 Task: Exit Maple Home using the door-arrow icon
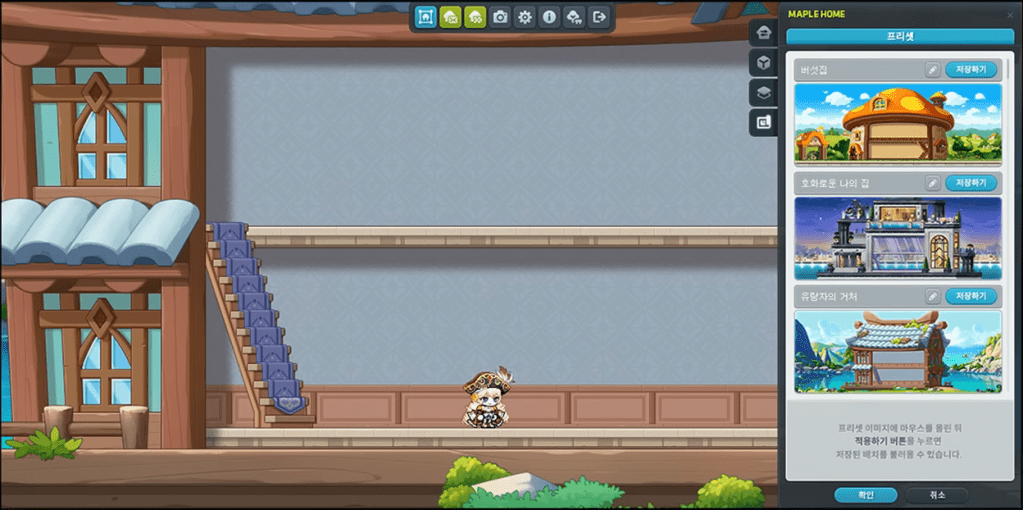(599, 17)
